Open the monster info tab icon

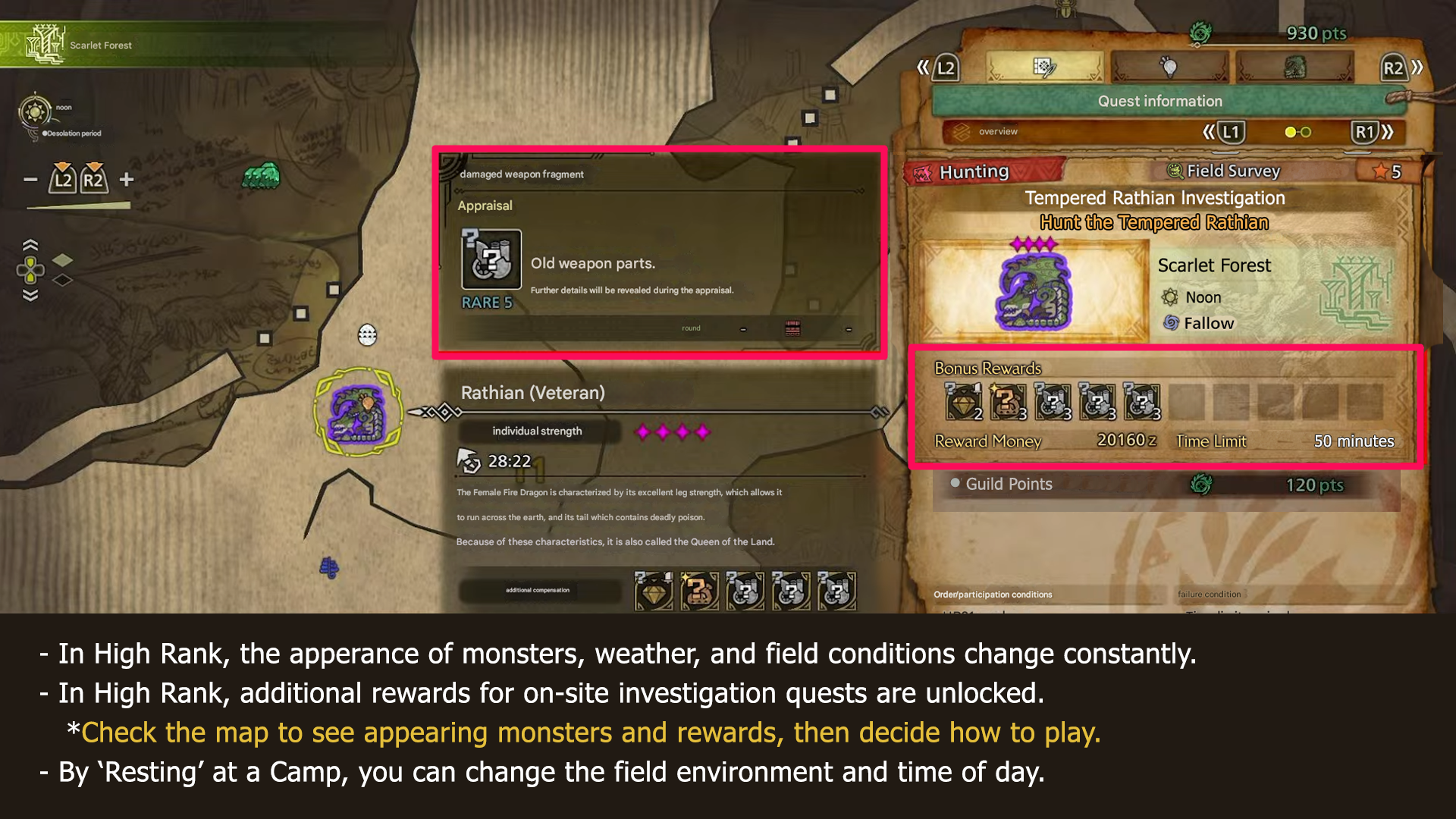pos(1294,67)
